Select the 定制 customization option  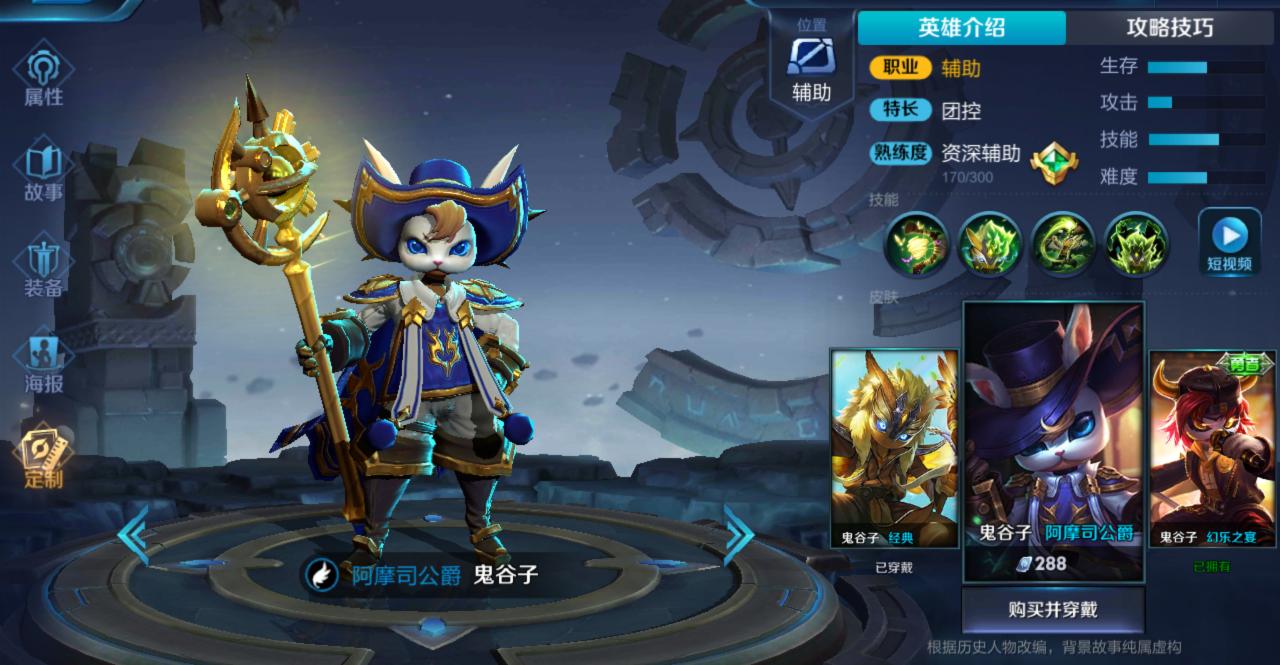(x=43, y=457)
